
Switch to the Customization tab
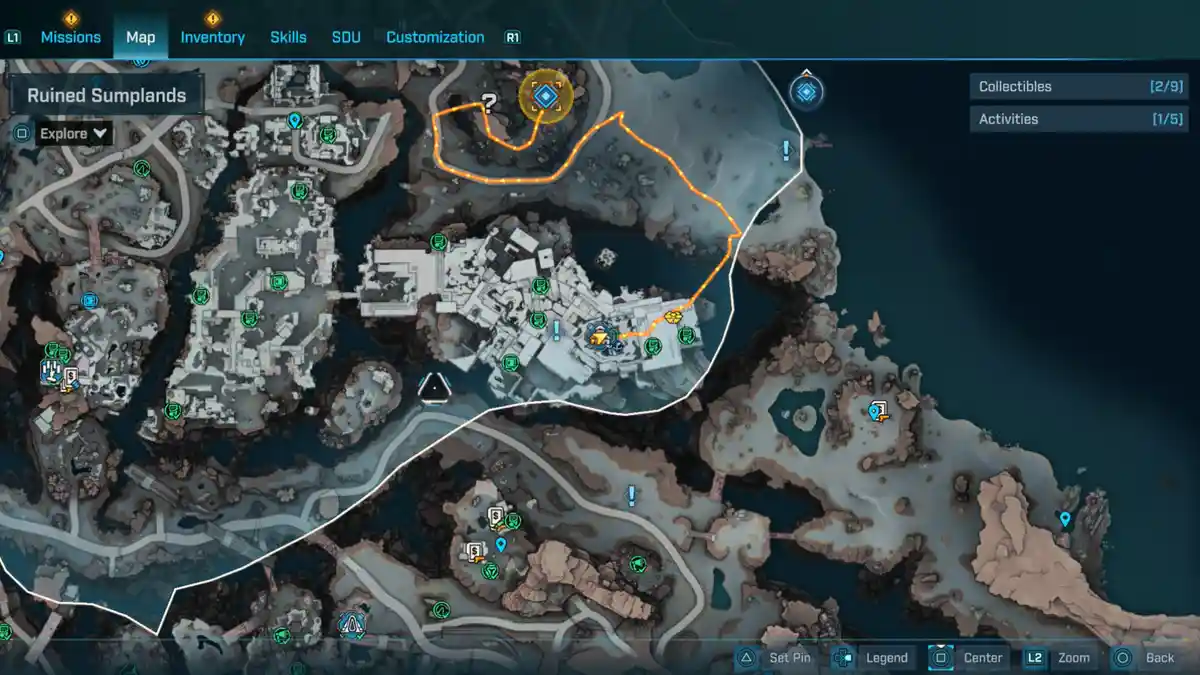(x=435, y=37)
